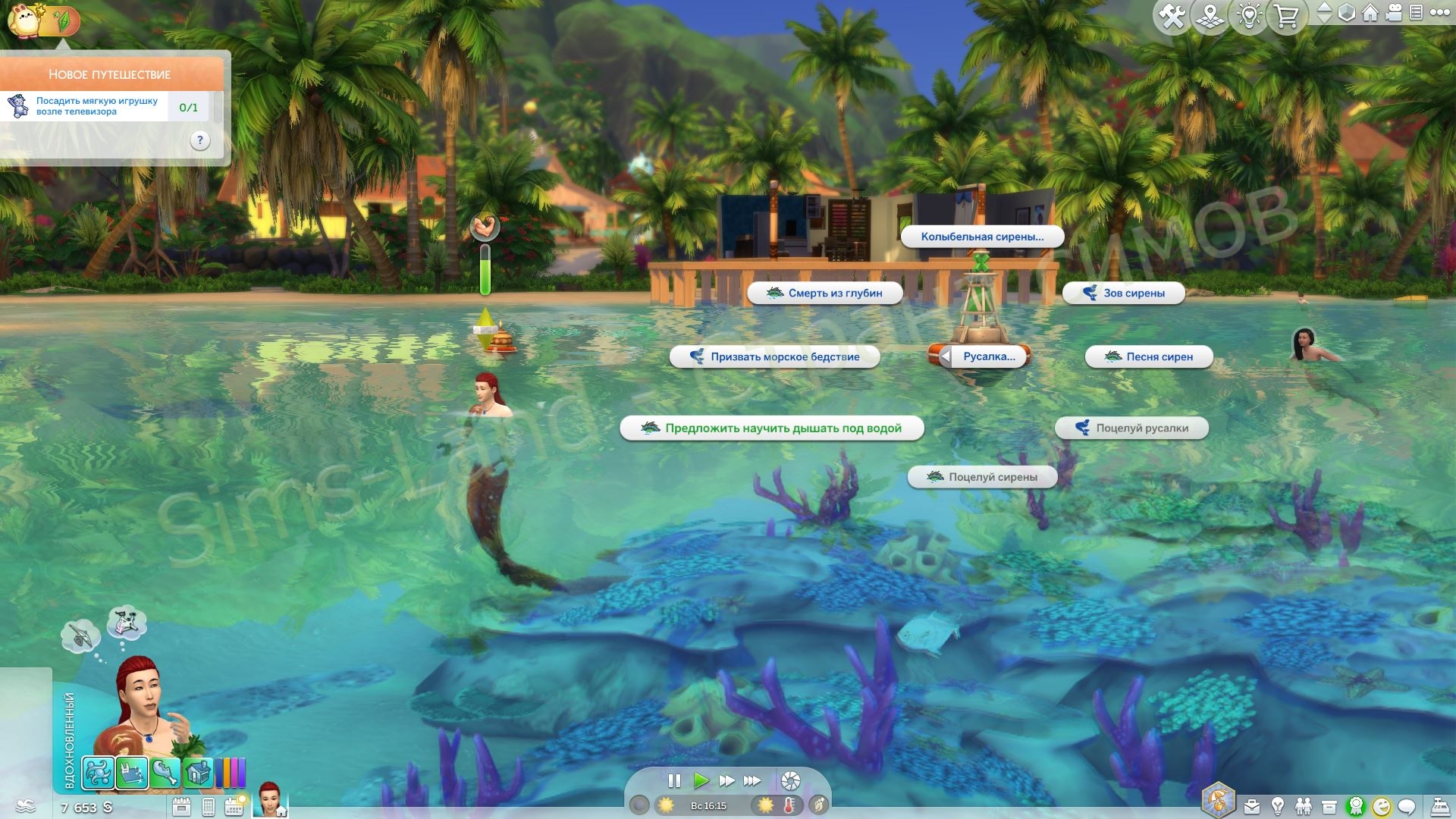Open the world map location icon

click(1210, 17)
